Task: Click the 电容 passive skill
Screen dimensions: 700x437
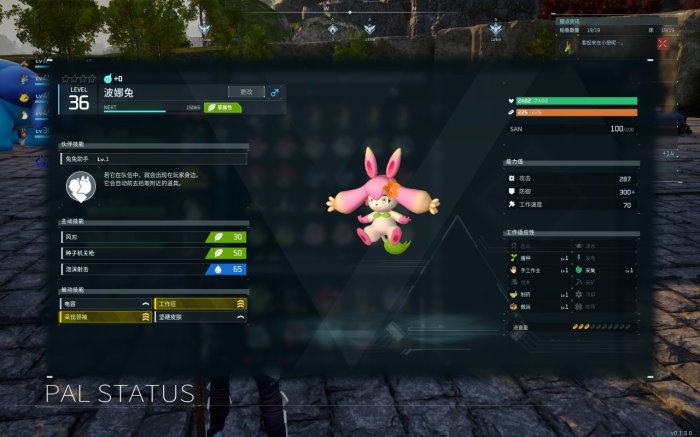Action: 106,302
